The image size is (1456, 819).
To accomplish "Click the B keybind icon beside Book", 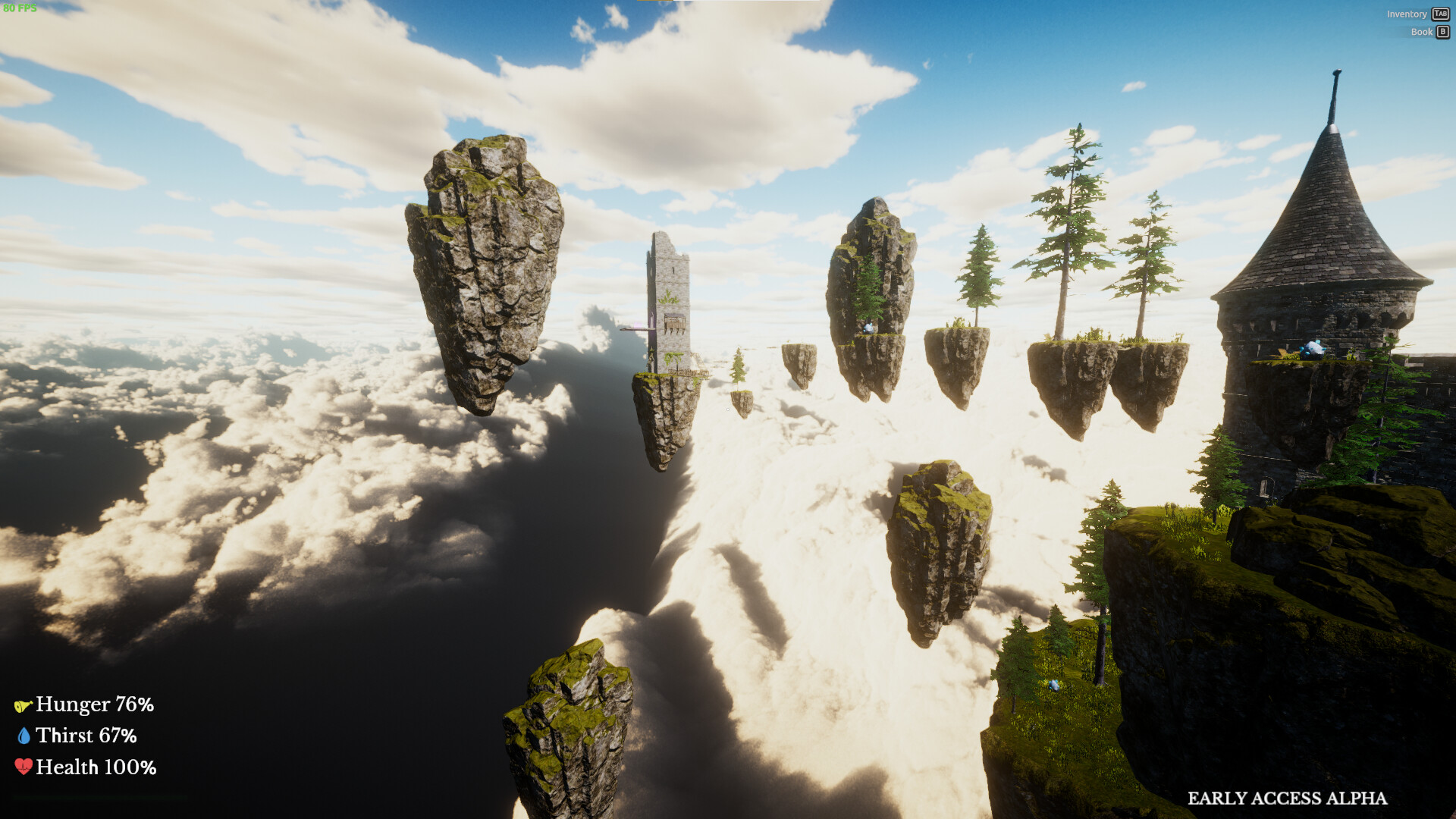I will click(x=1441, y=32).
